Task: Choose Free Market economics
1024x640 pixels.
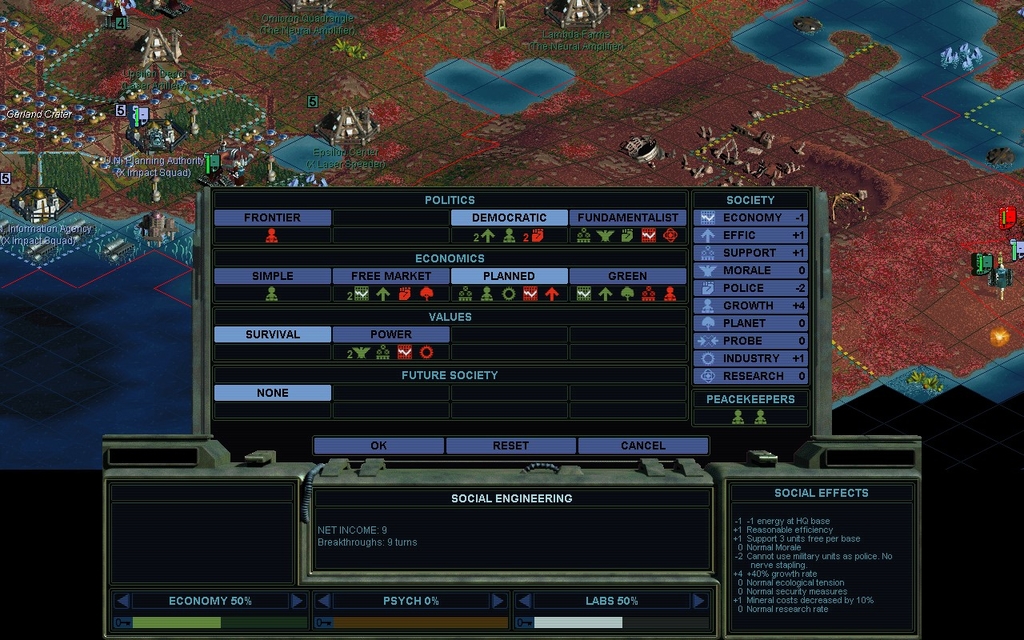Action: pos(391,276)
